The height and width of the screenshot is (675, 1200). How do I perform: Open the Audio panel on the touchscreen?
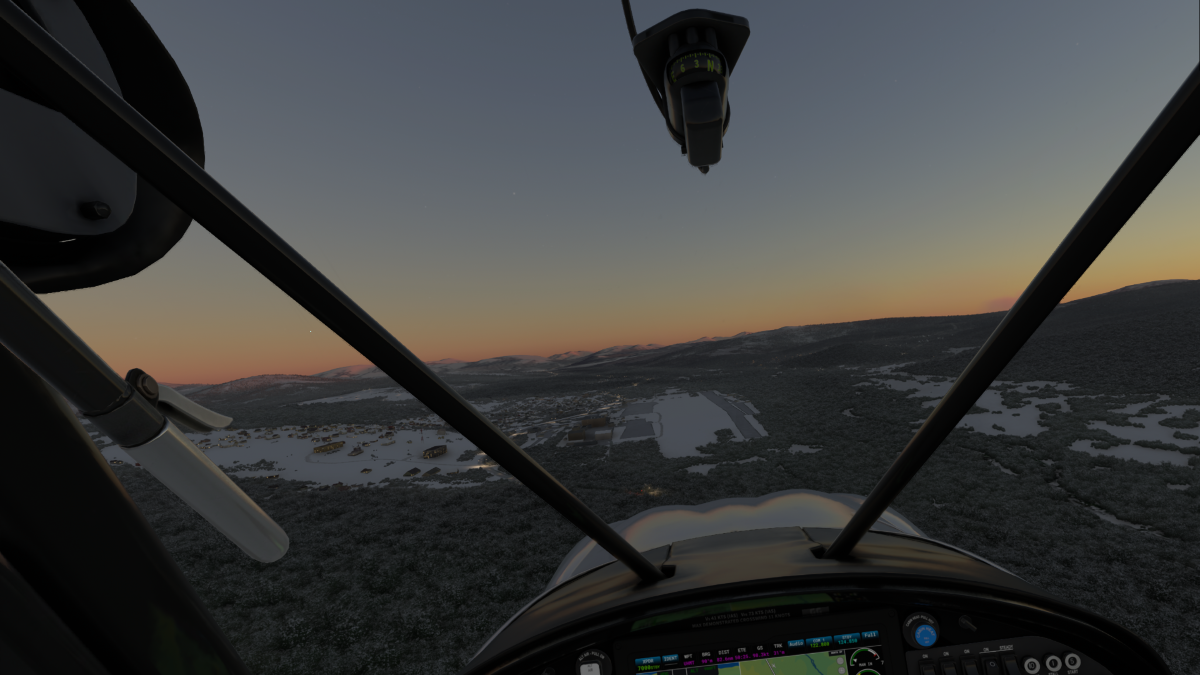click(796, 643)
